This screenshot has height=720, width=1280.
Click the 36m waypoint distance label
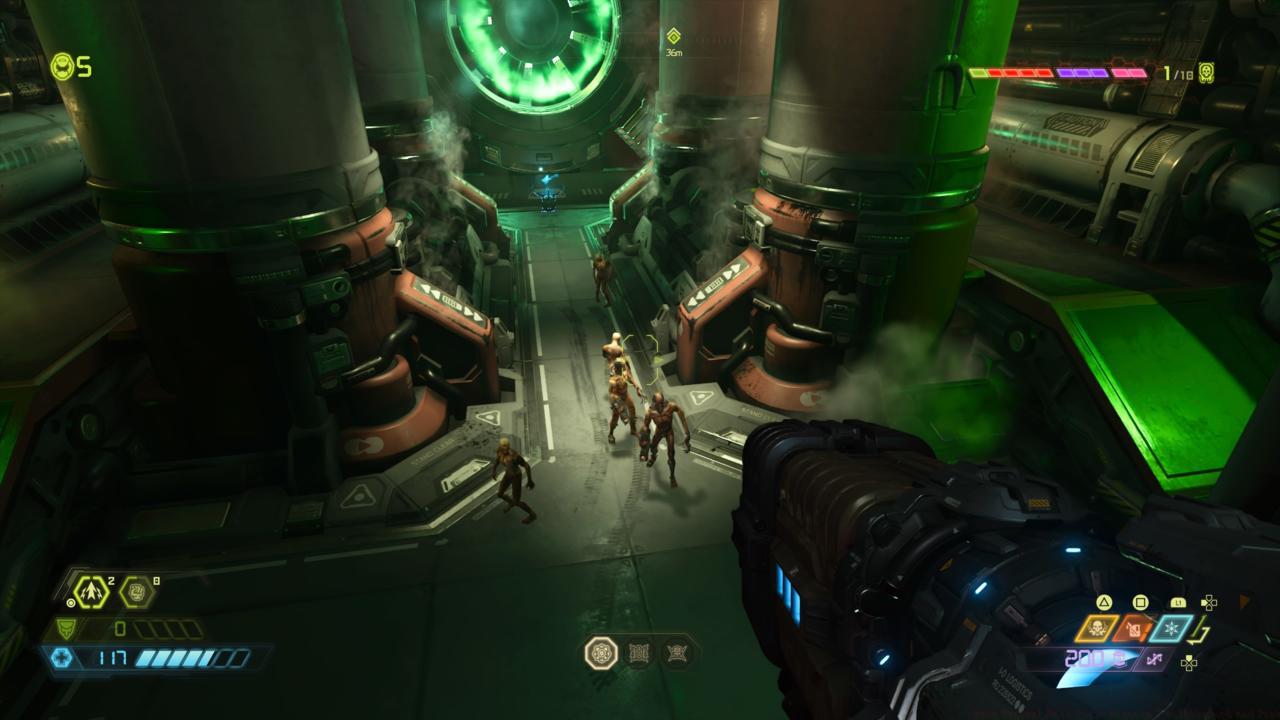674,52
